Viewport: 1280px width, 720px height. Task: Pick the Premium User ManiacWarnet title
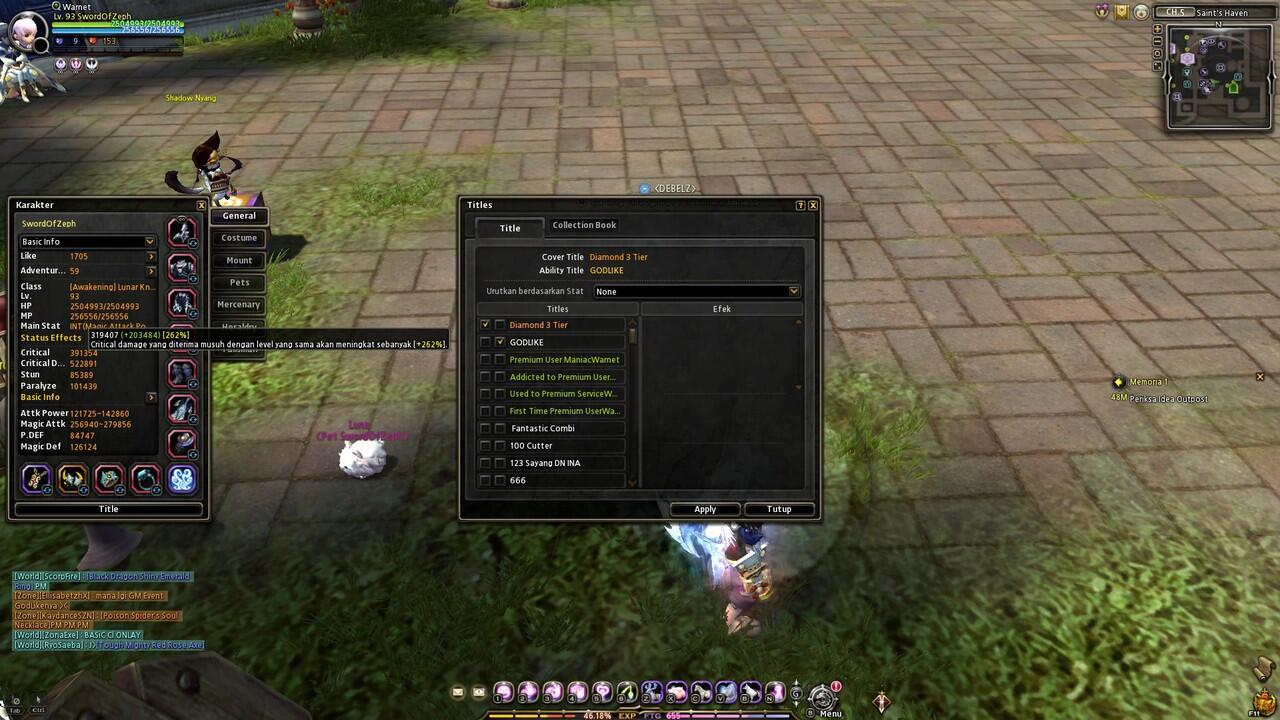(564, 360)
